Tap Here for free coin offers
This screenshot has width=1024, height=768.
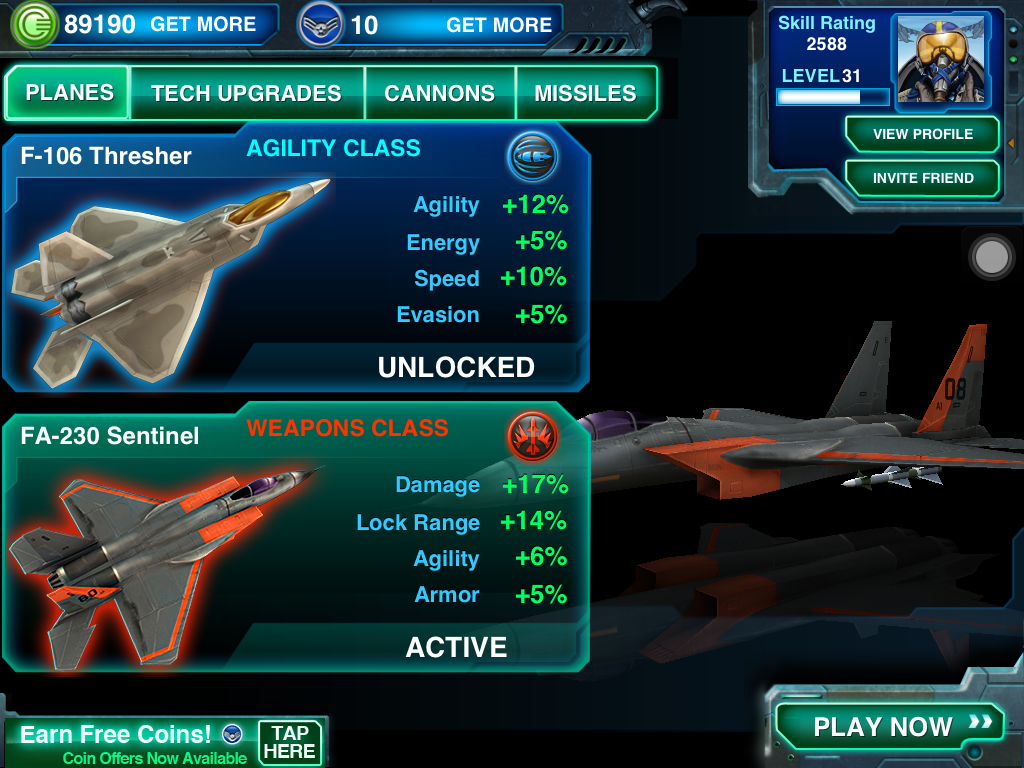tap(290, 742)
